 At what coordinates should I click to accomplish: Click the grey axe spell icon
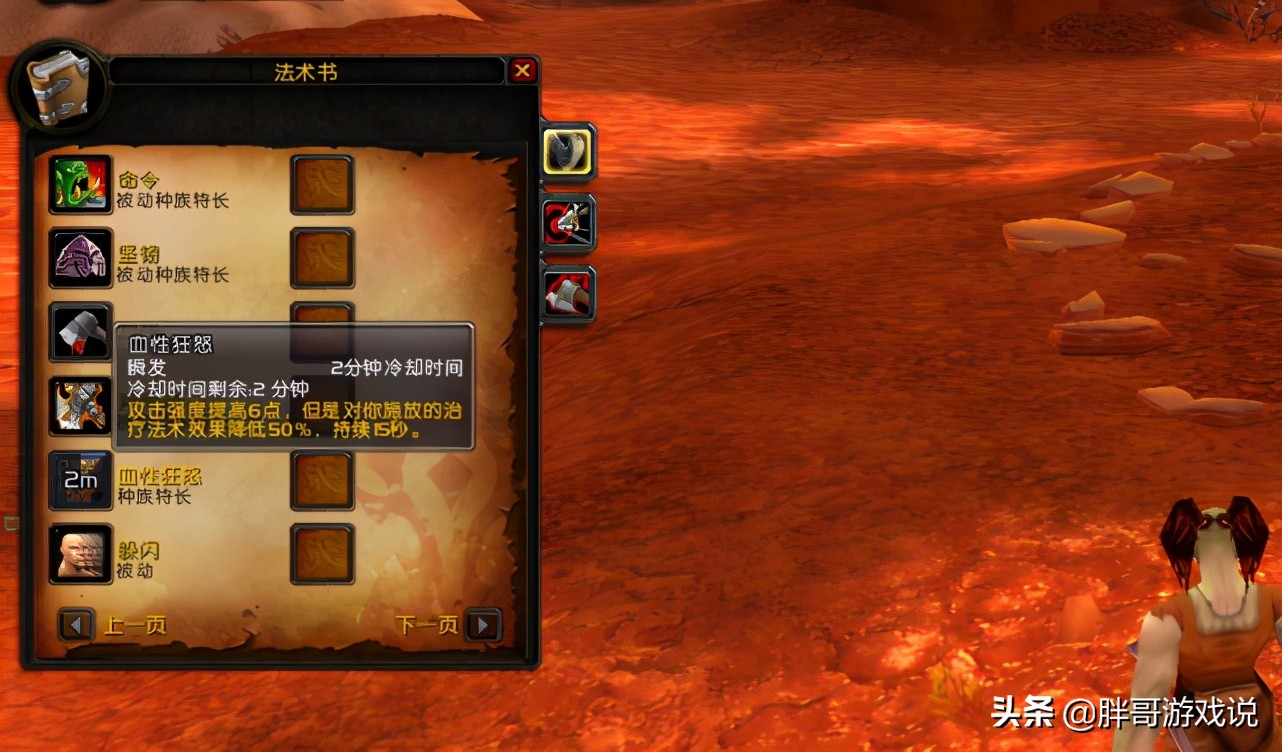[x=80, y=331]
